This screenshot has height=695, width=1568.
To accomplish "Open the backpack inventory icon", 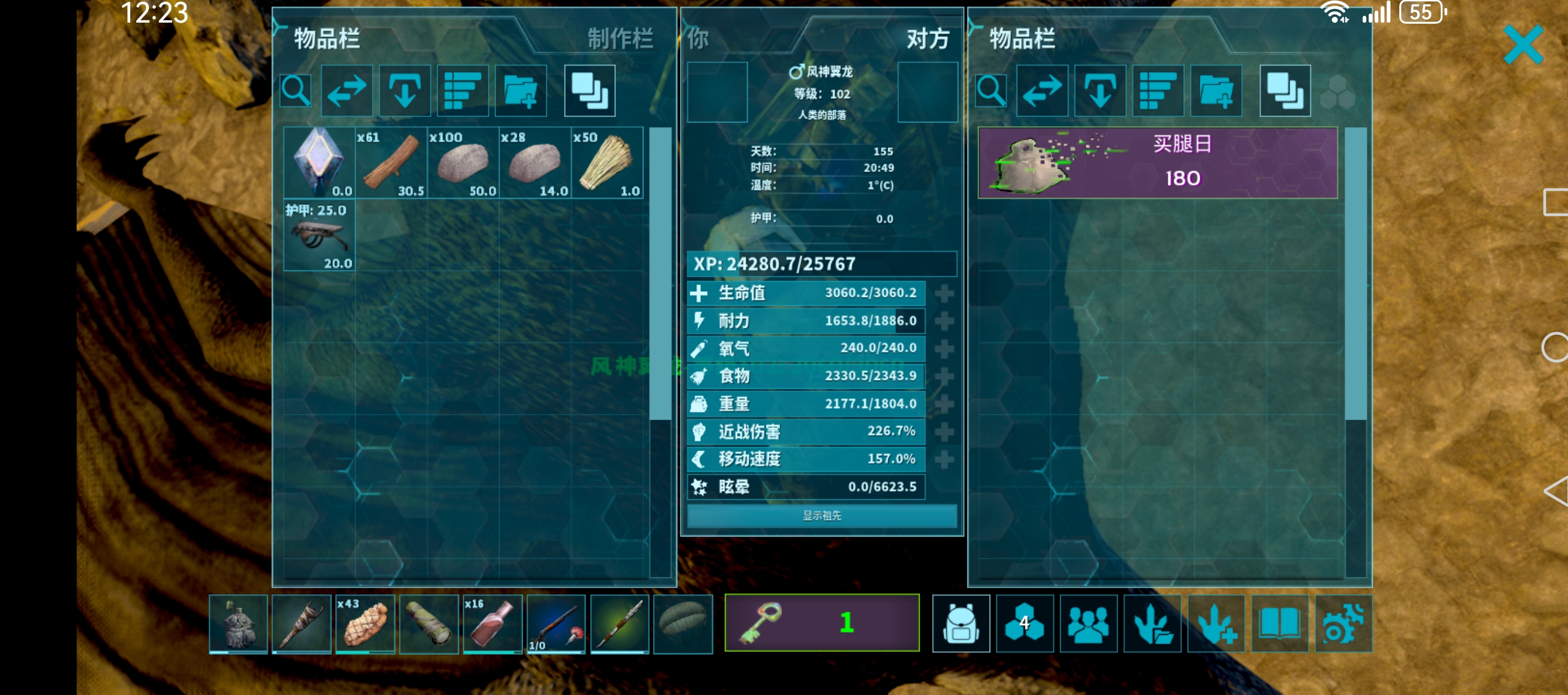I will coord(960,624).
